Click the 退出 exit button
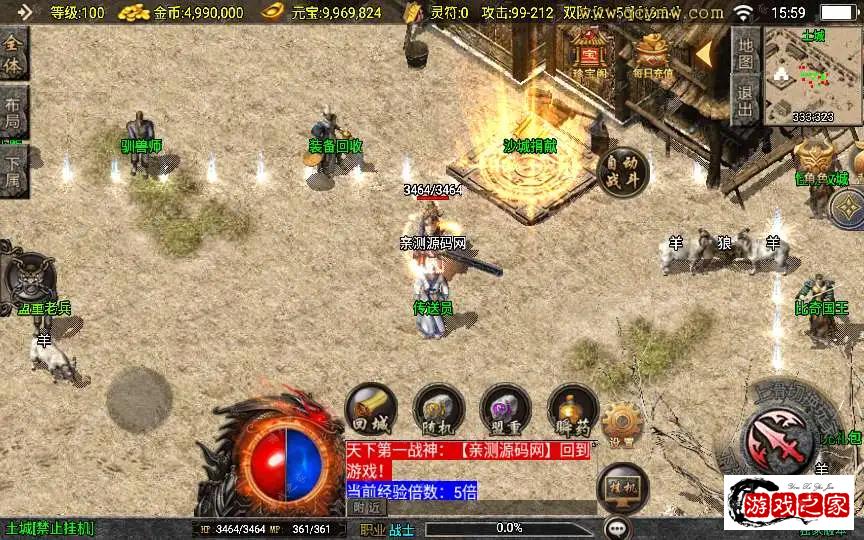This screenshot has width=864, height=540. coord(744,100)
